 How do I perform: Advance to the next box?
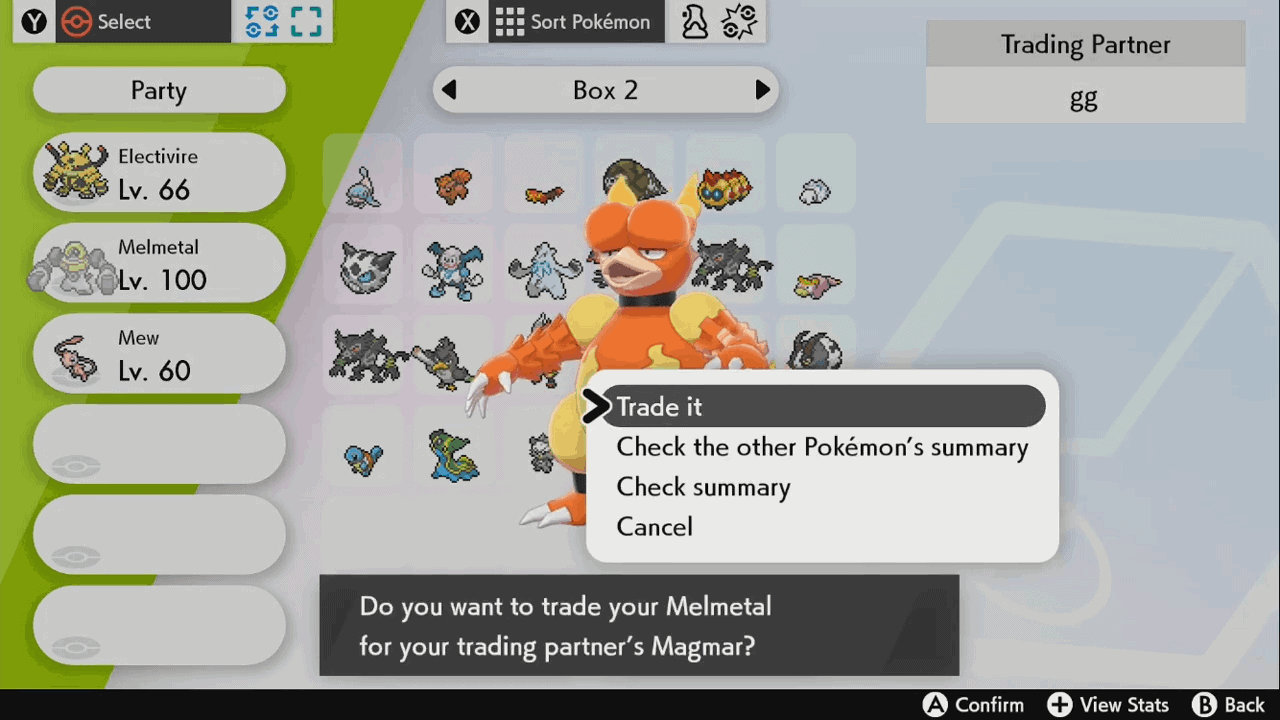763,90
